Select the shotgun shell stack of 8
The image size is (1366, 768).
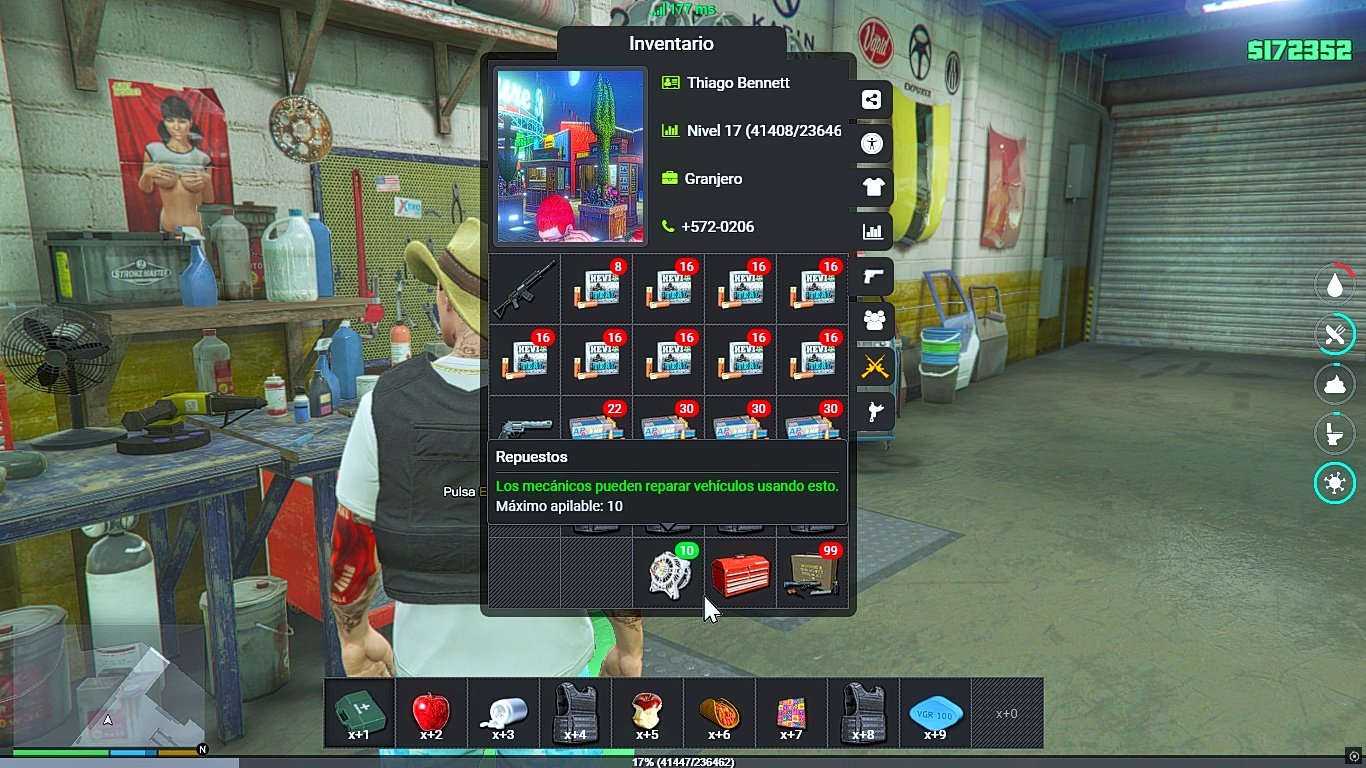pos(597,288)
